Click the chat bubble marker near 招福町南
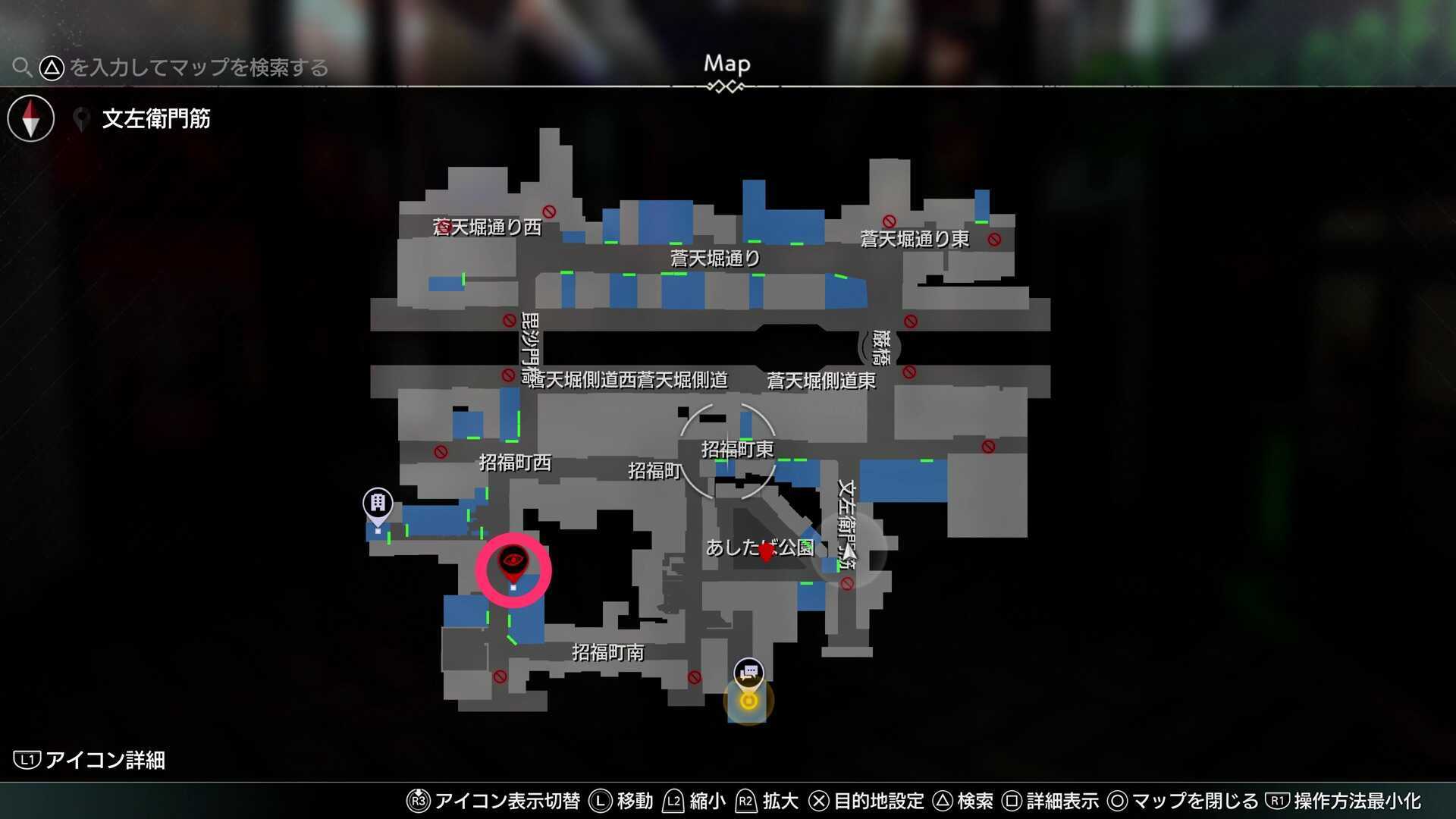 coord(748,672)
